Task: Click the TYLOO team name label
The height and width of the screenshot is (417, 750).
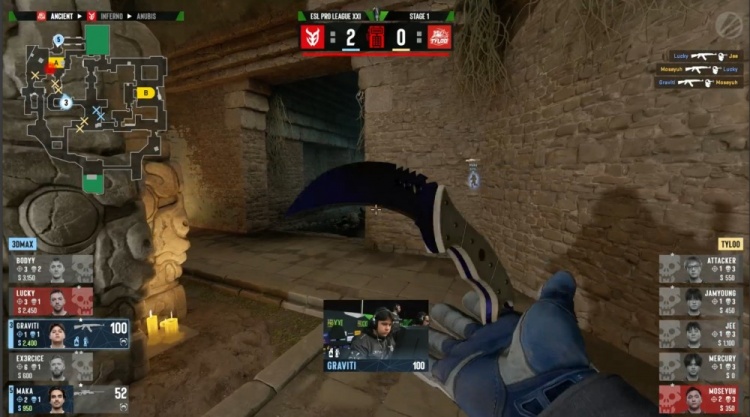Action: (x=728, y=244)
